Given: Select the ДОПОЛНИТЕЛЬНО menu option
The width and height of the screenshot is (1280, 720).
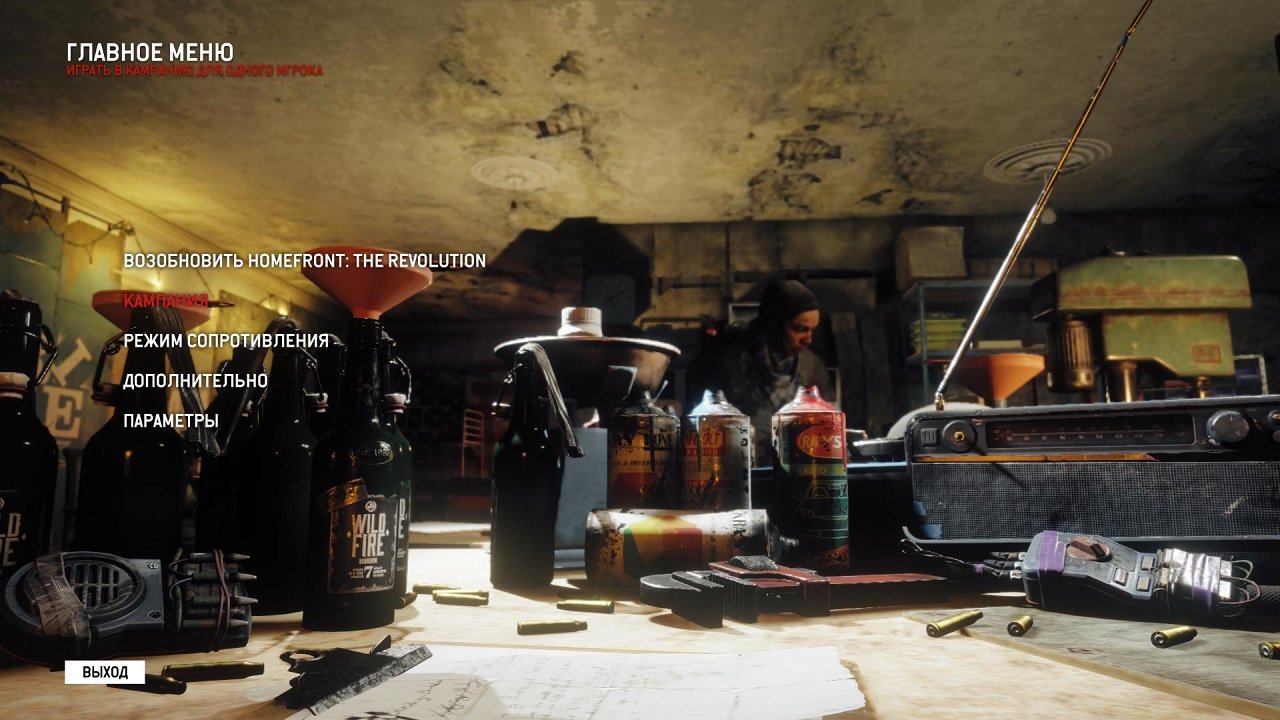Looking at the screenshot, I should point(194,381).
